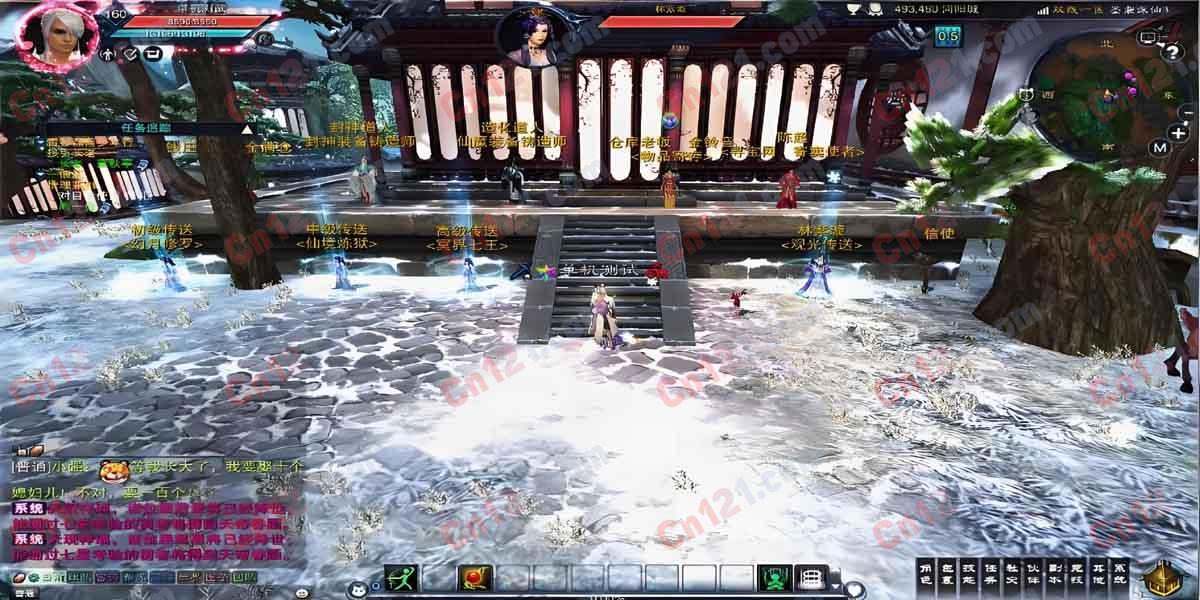
Task: Click the 05 countdown calendar icon
Action: pos(947,37)
